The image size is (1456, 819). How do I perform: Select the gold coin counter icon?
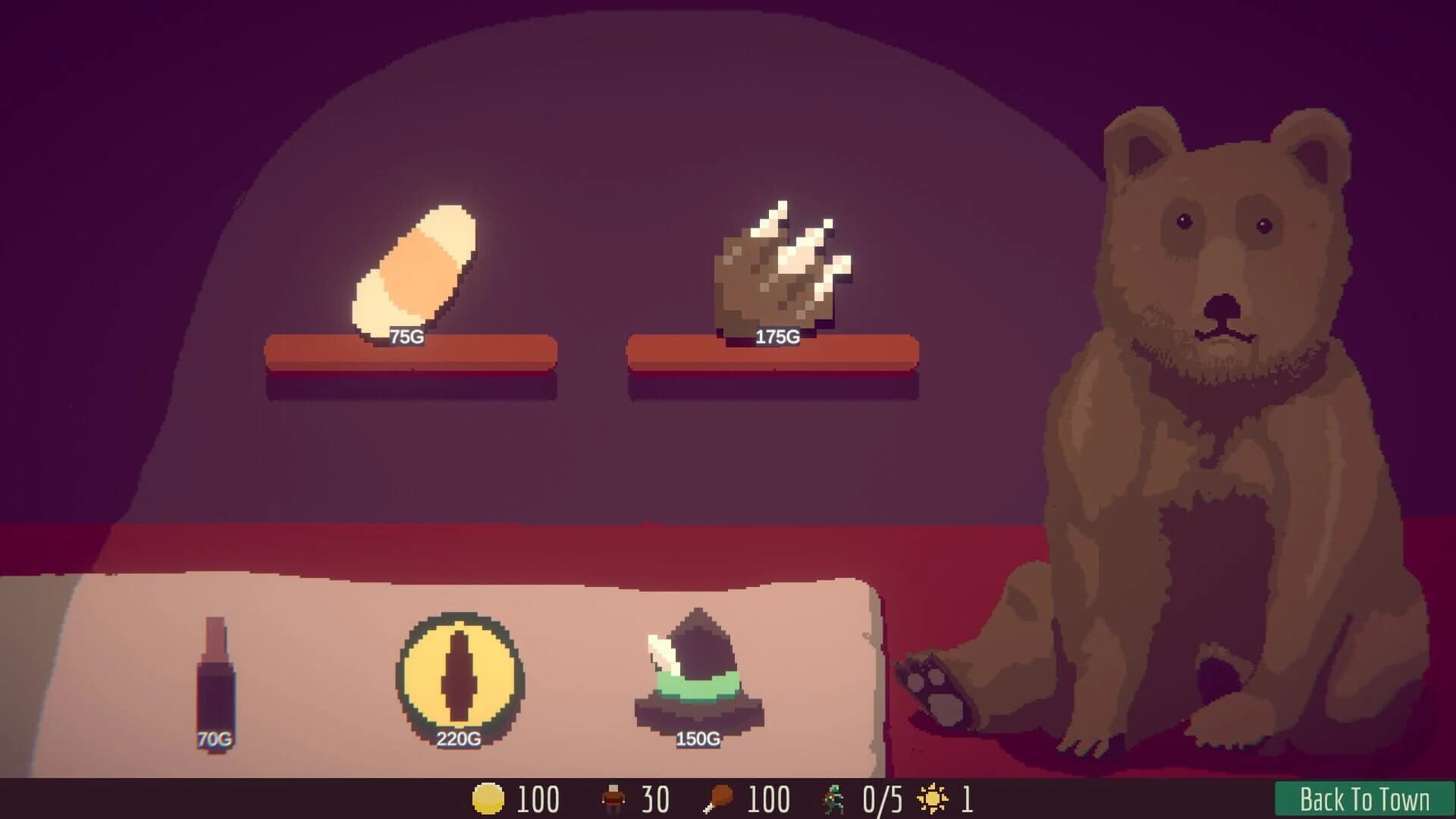pos(489,799)
